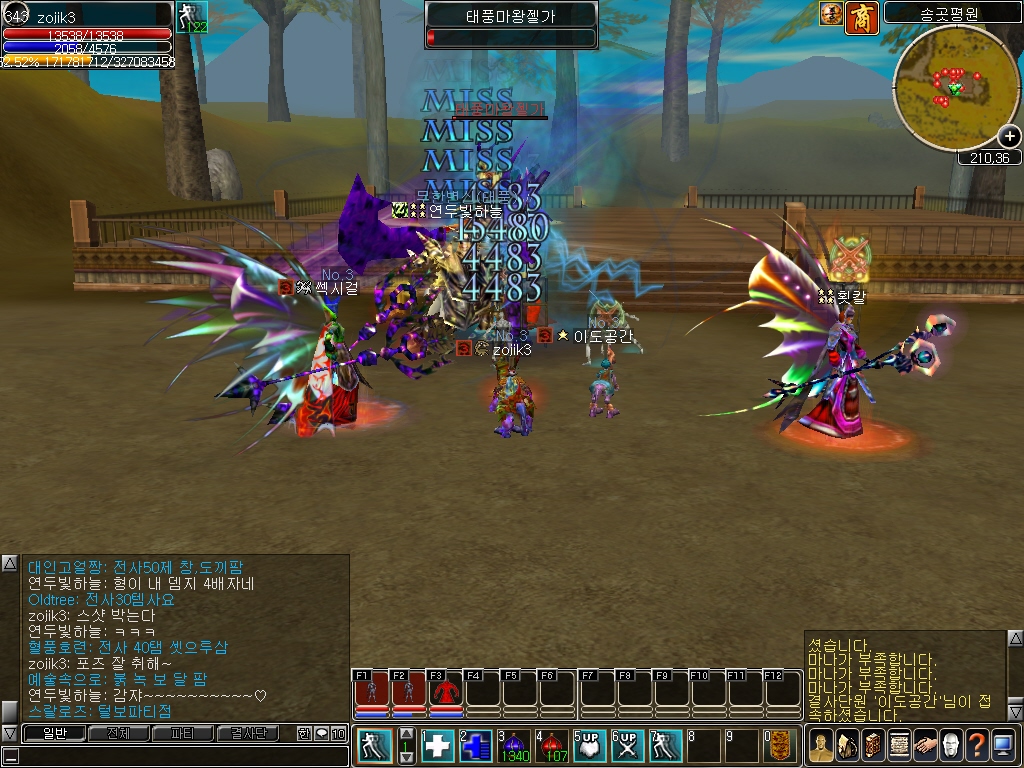1024x768 pixels.
Task: Open the orange question mark help button
Action: [977, 746]
